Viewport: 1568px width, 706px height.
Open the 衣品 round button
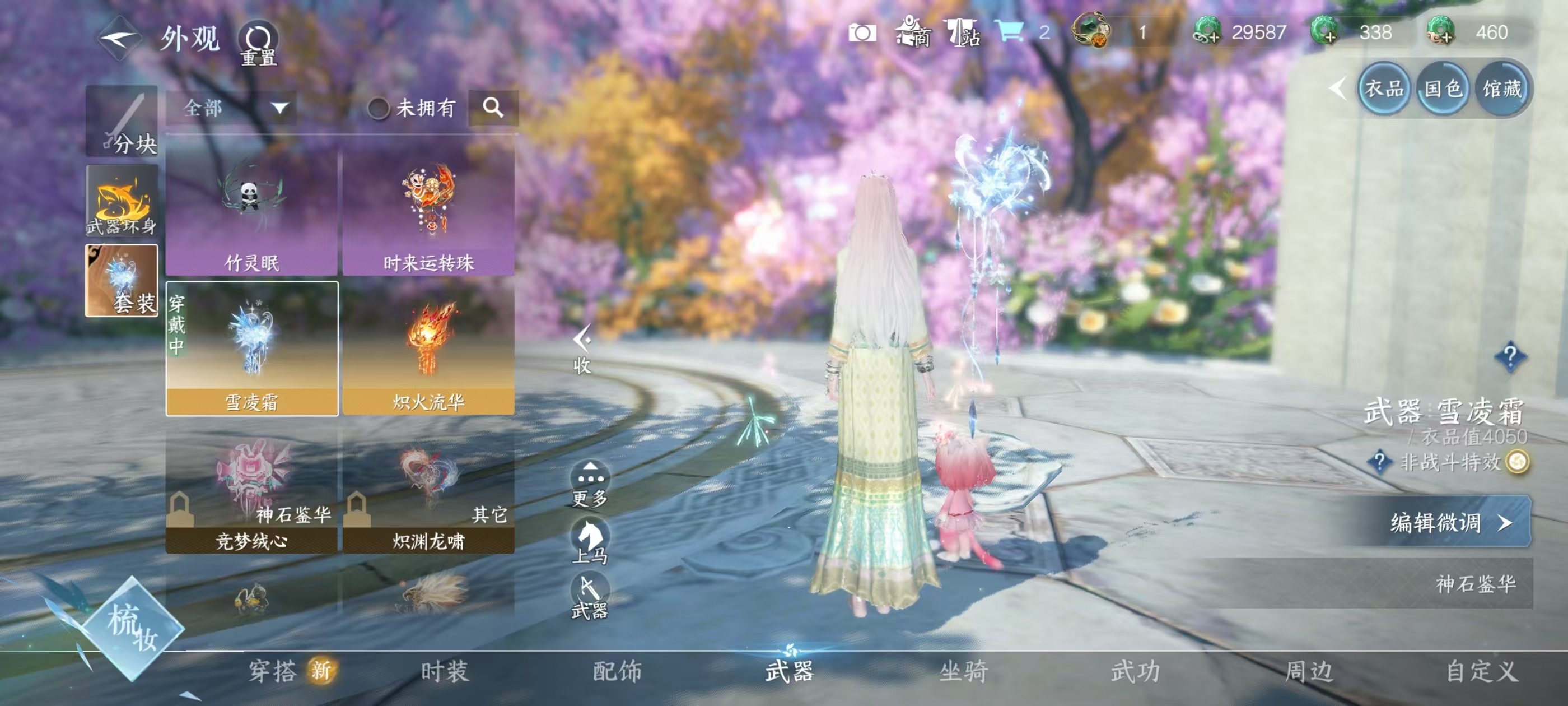point(1384,90)
